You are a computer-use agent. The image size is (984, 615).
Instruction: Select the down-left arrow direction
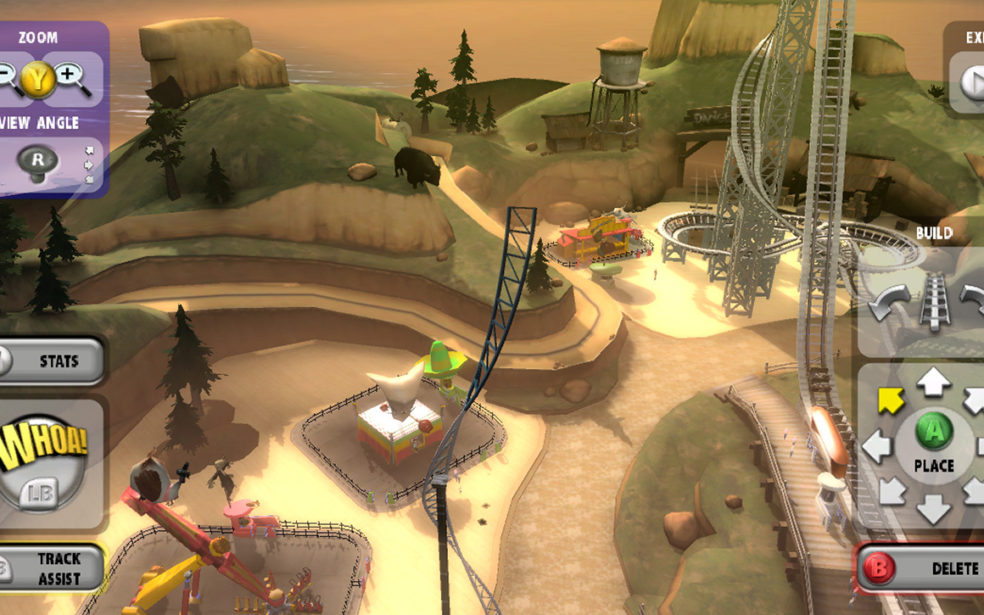(x=890, y=491)
